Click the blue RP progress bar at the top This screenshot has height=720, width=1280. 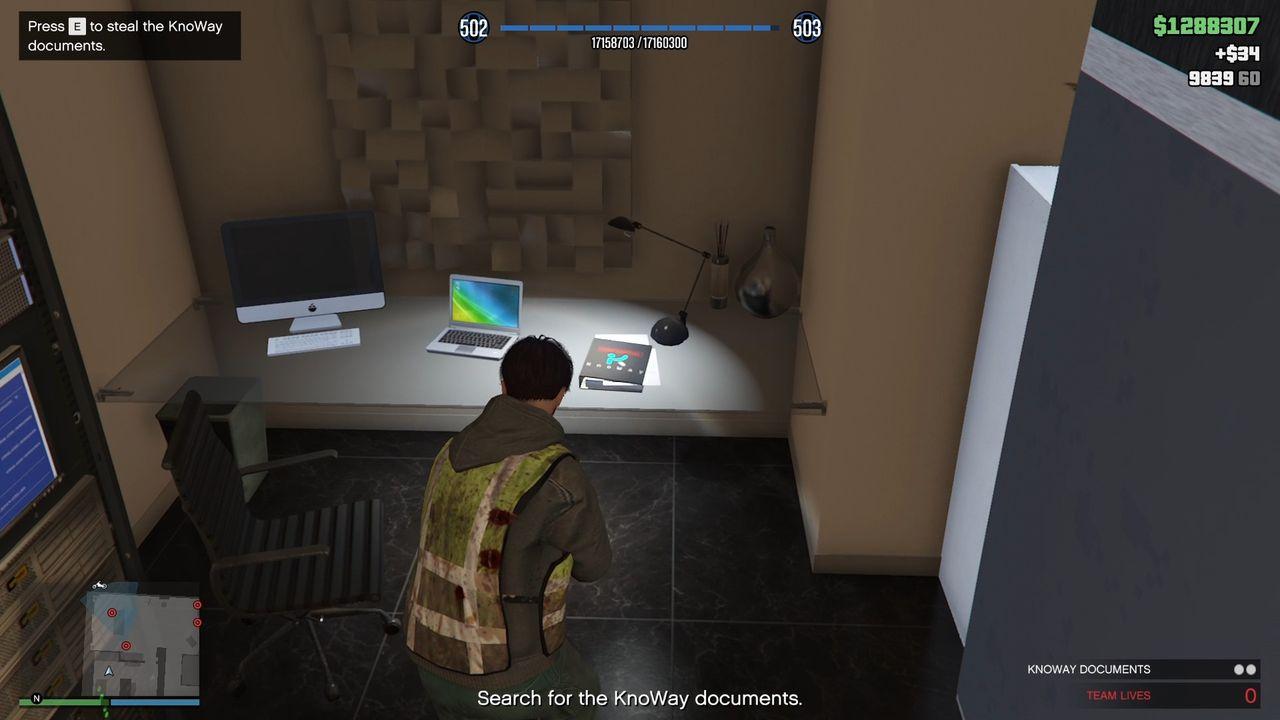(x=639, y=28)
